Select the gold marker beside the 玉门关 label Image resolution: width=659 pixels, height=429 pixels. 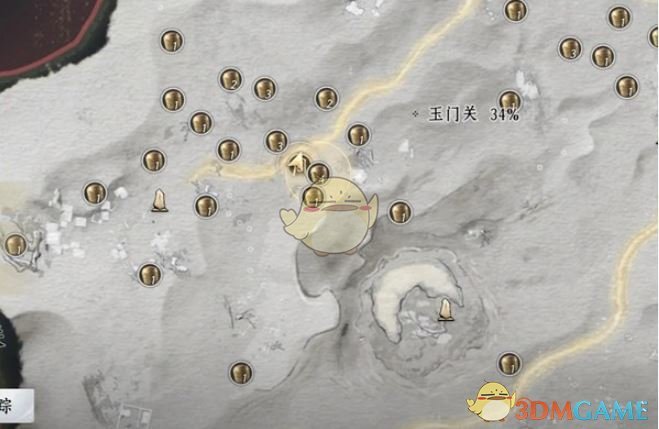(x=510, y=101)
